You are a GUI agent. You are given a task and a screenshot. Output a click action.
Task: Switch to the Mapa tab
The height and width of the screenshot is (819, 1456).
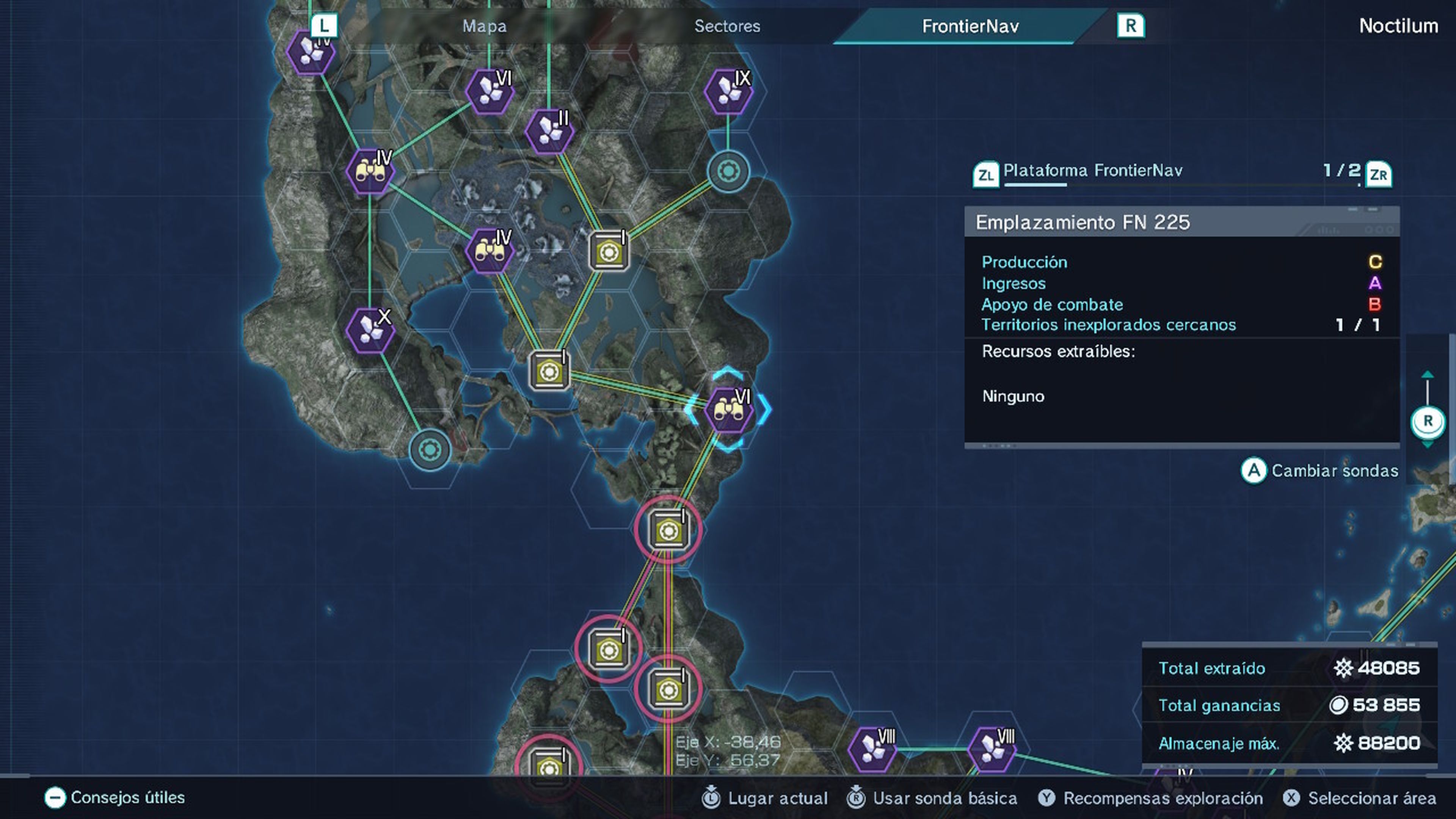[485, 26]
